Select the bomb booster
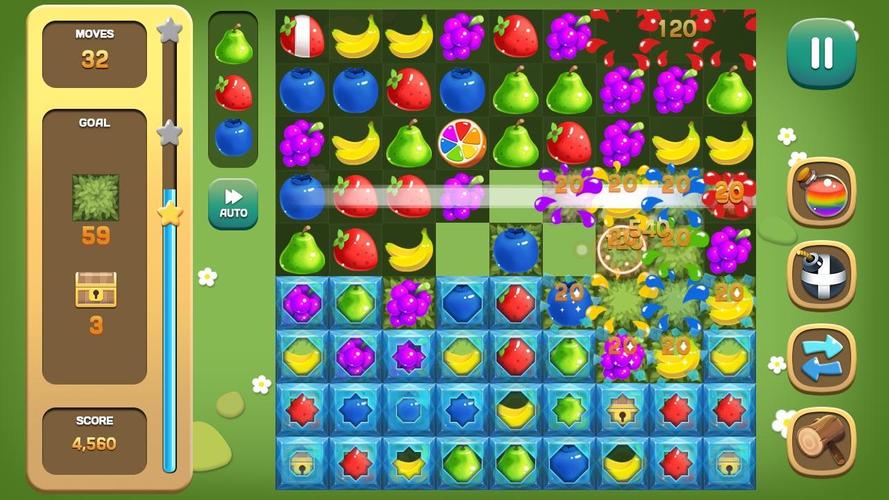This screenshot has width=889, height=500. click(x=822, y=275)
